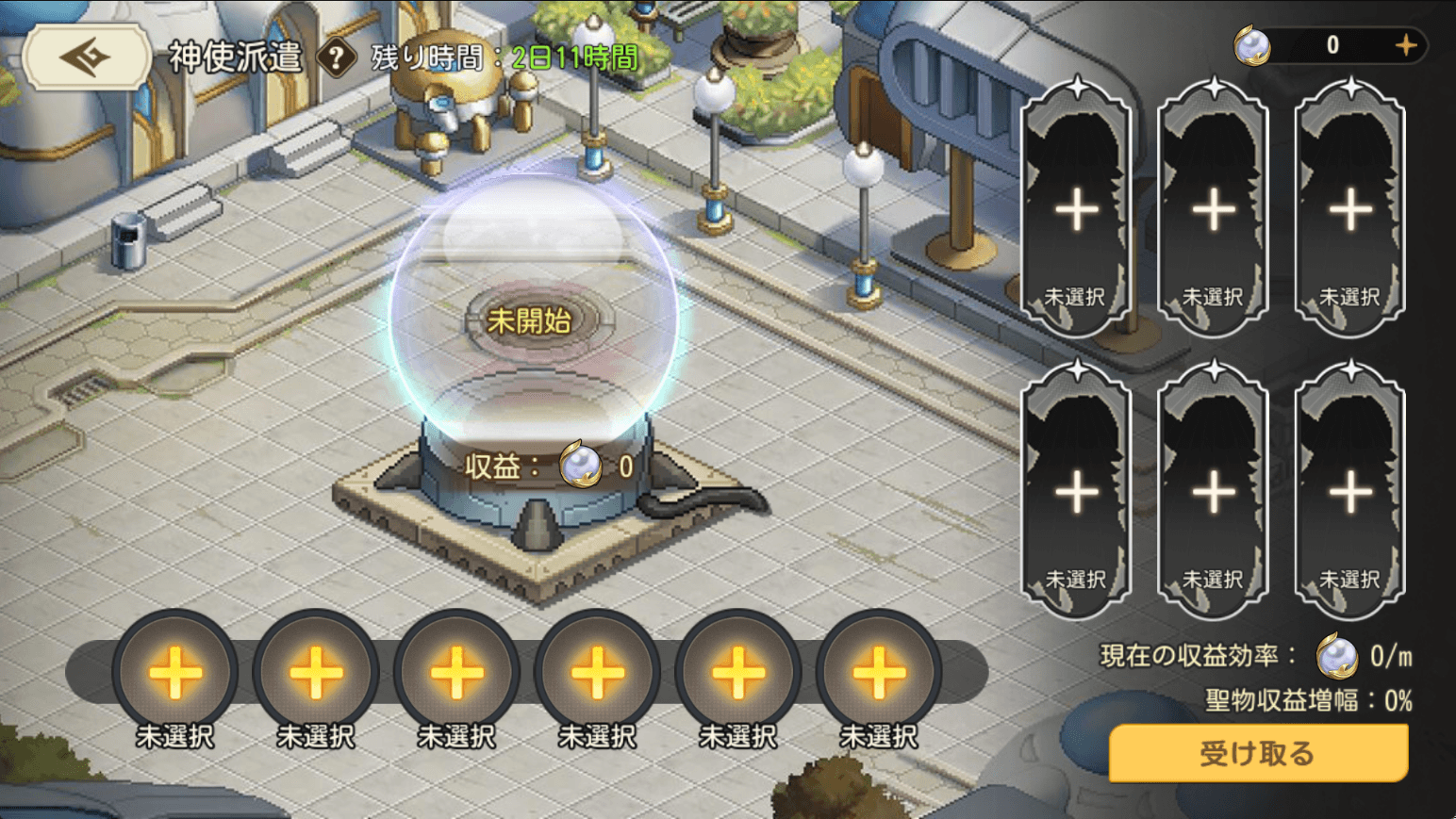Claim rewards with the 受け取る button
The height and width of the screenshot is (819, 1456).
(x=1257, y=753)
